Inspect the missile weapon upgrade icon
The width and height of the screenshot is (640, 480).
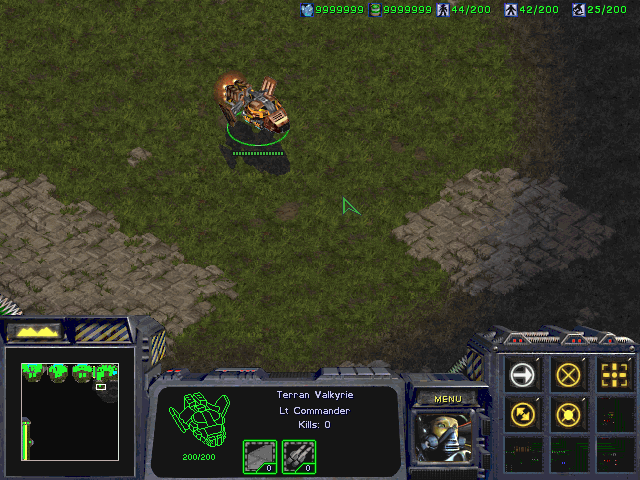(x=298, y=456)
